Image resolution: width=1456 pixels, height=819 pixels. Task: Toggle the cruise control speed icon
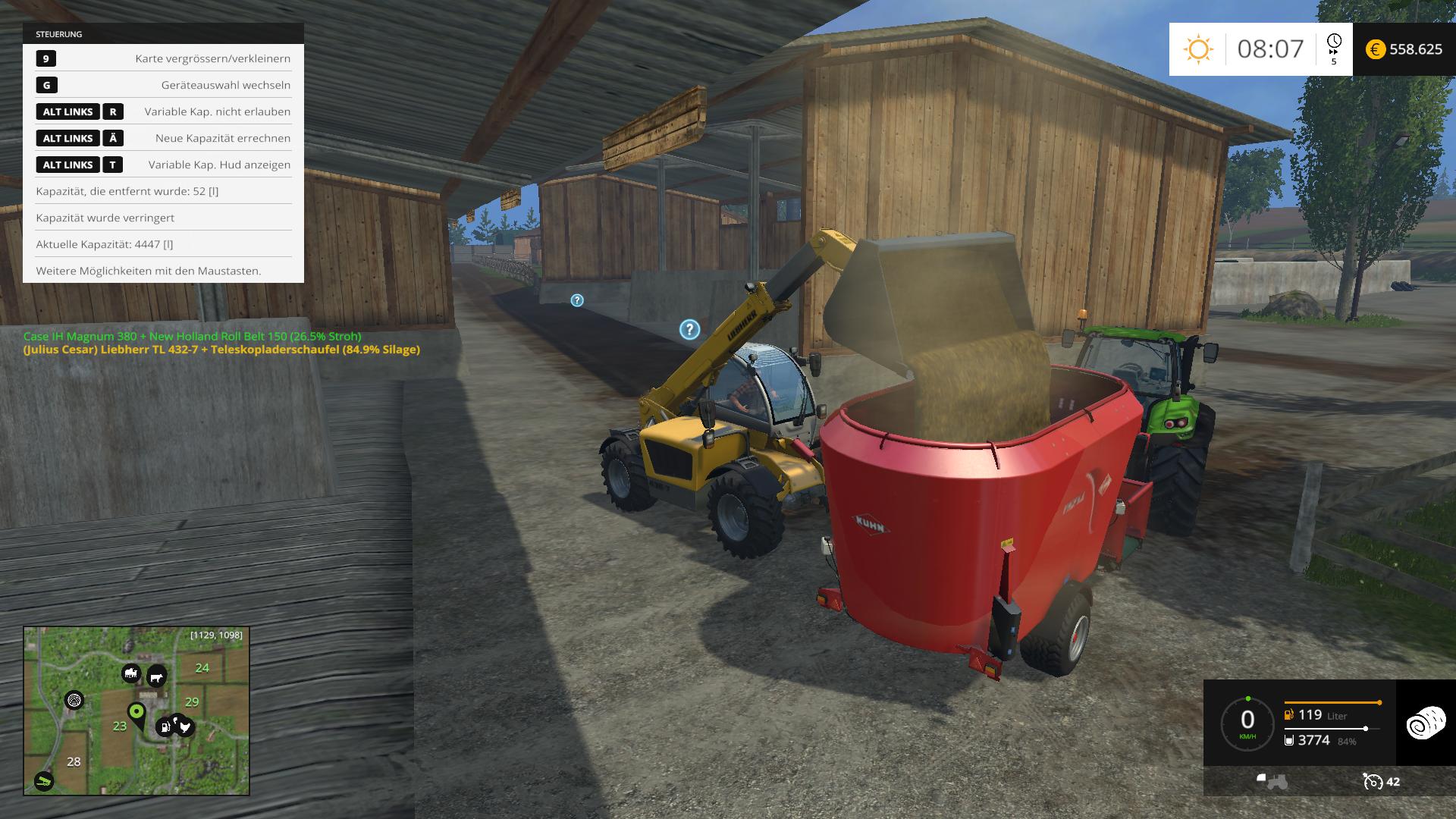point(1372,781)
